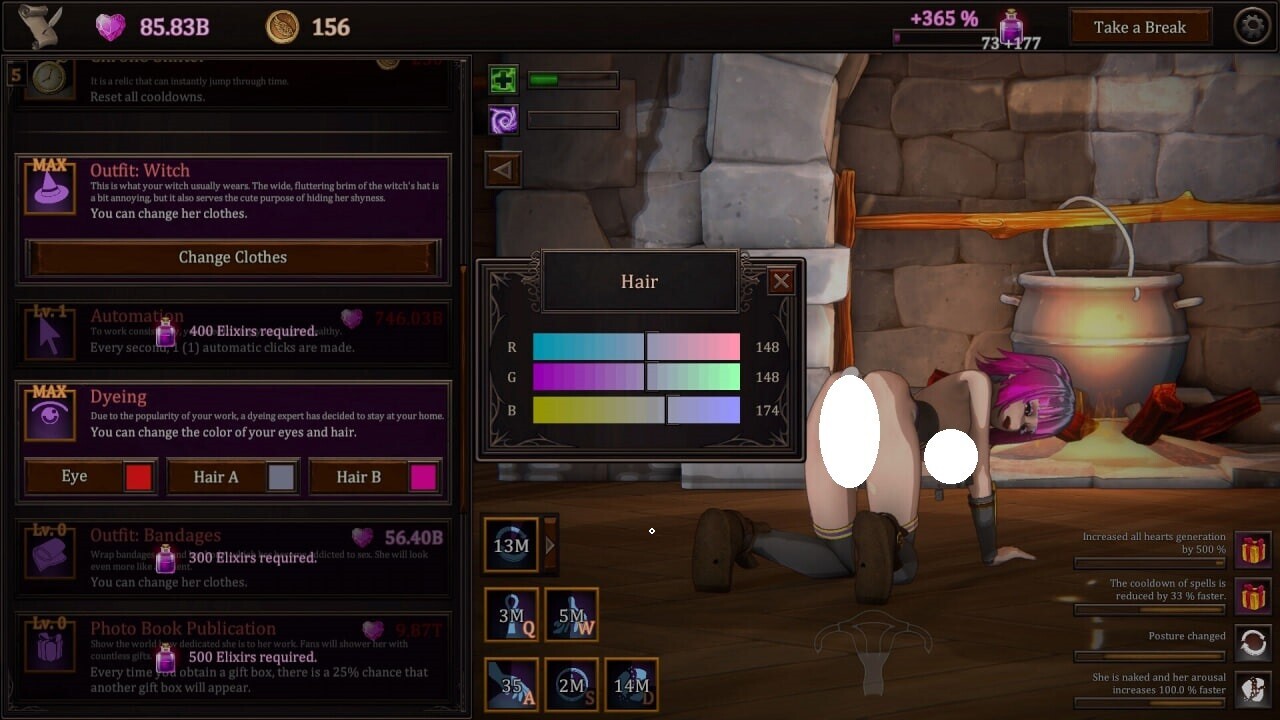Close the Hair color dialog
Screen dimensions: 1280x720
(782, 281)
